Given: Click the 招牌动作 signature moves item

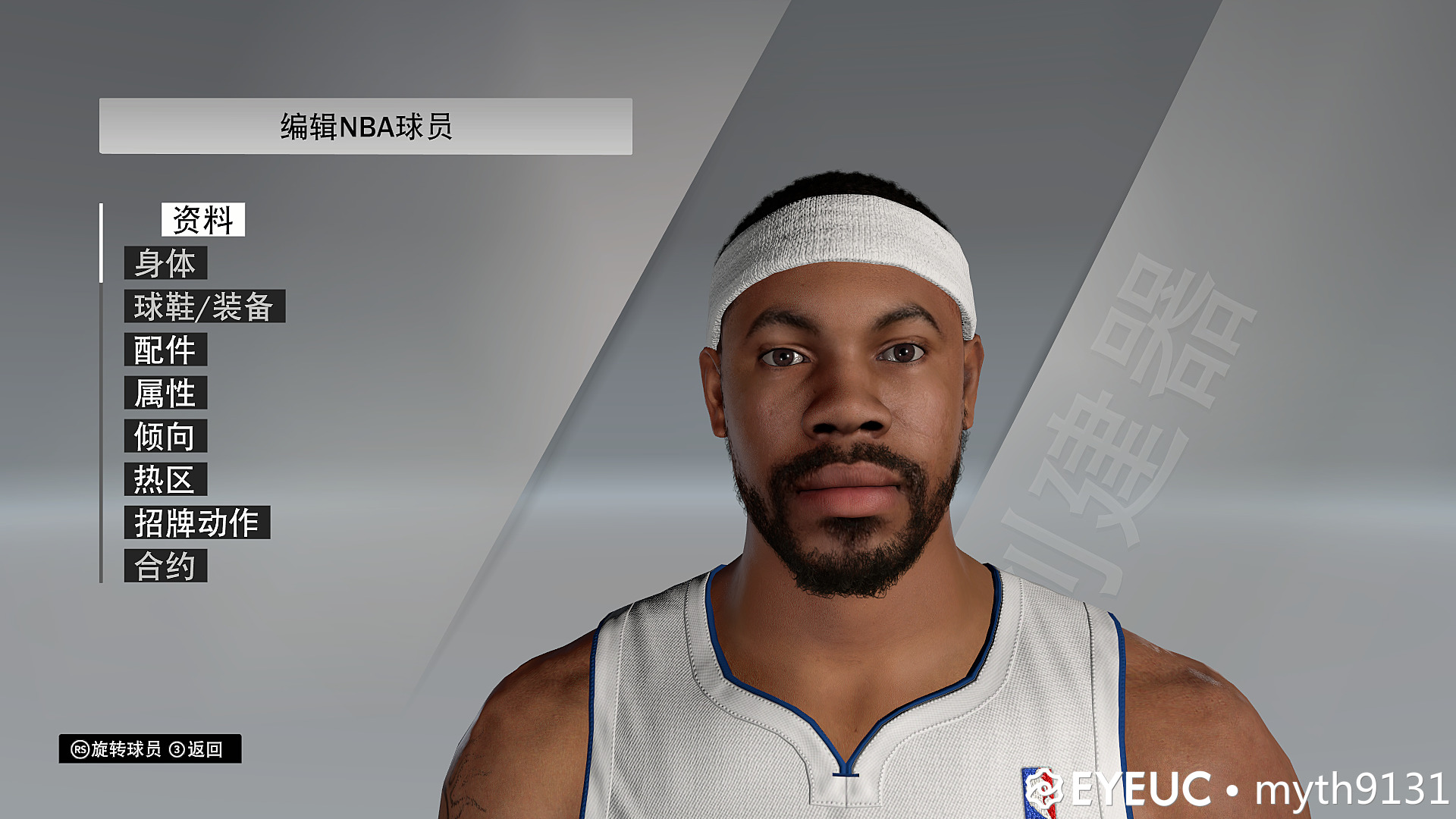Looking at the screenshot, I should pyautogui.click(x=197, y=522).
